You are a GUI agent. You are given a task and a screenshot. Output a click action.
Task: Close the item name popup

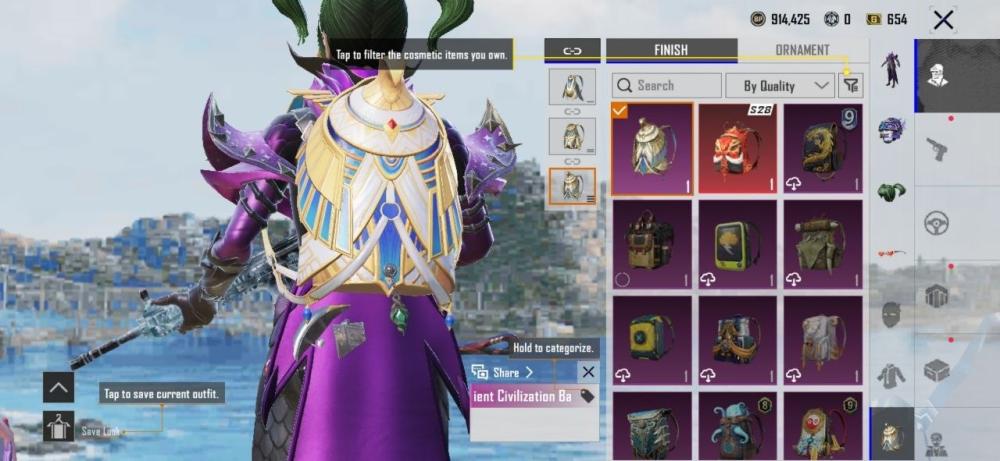[x=588, y=372]
